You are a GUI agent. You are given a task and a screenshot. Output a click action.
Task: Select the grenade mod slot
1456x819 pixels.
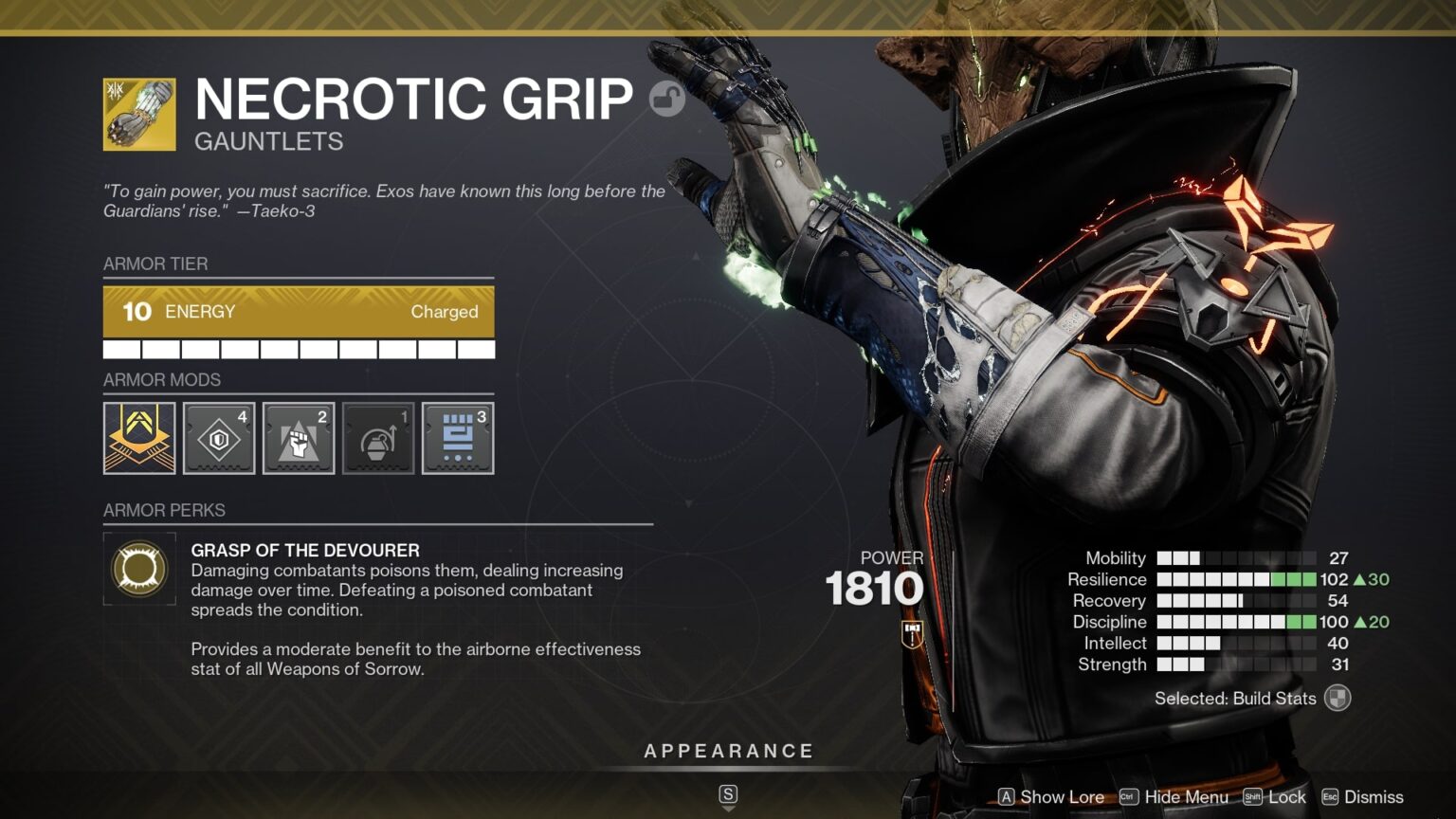click(378, 437)
